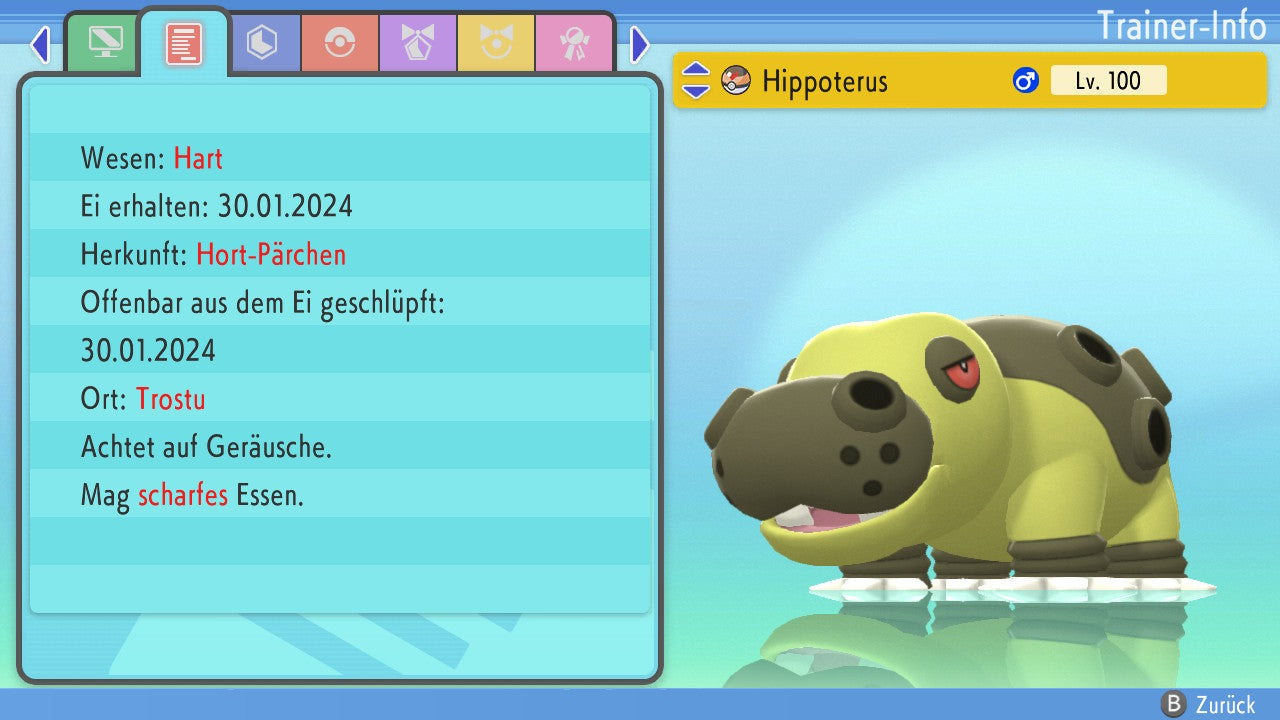Show the yellow bow and smile tab

click(496, 43)
